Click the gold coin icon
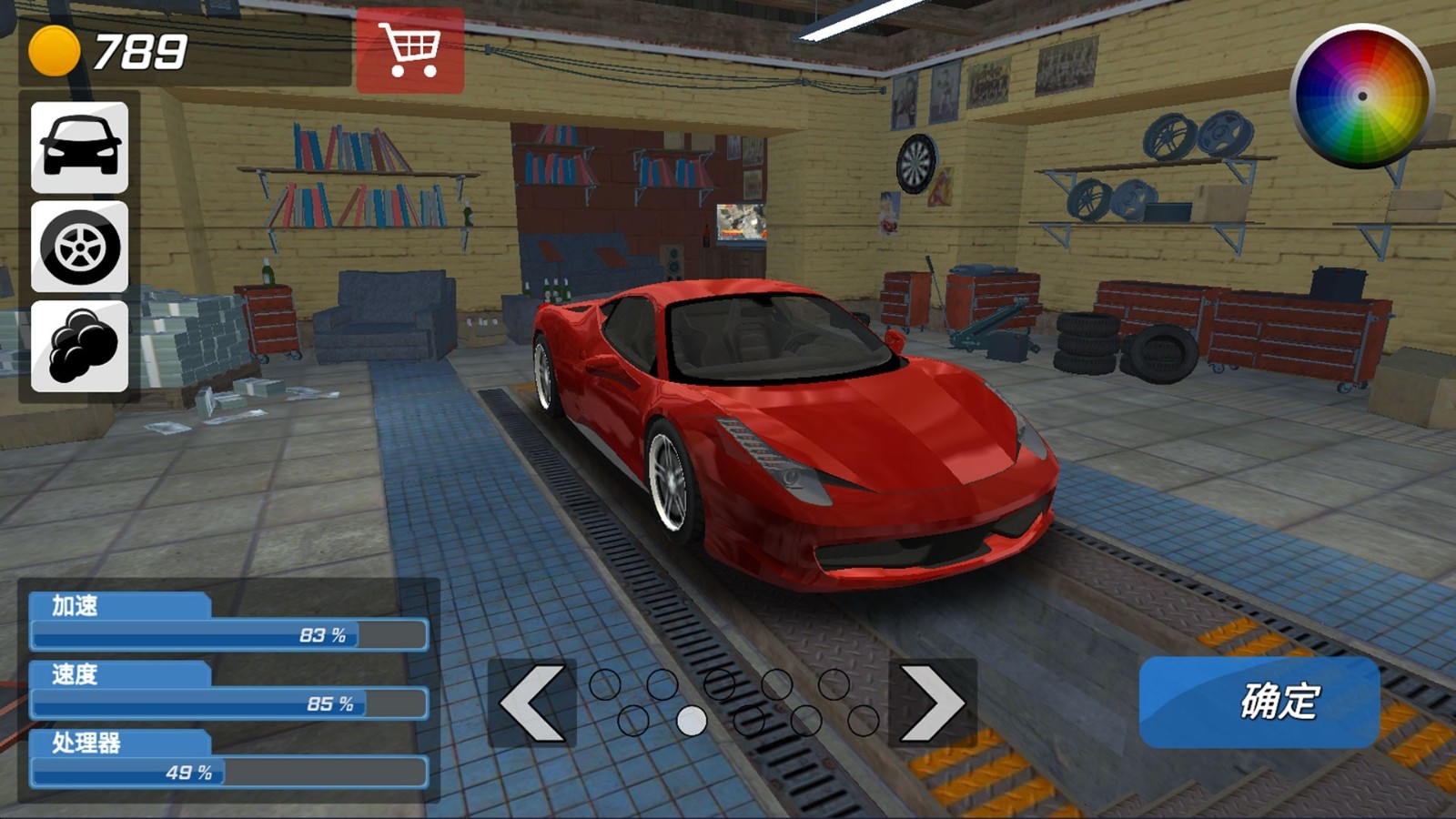Image resolution: width=1456 pixels, height=819 pixels. 56,52
